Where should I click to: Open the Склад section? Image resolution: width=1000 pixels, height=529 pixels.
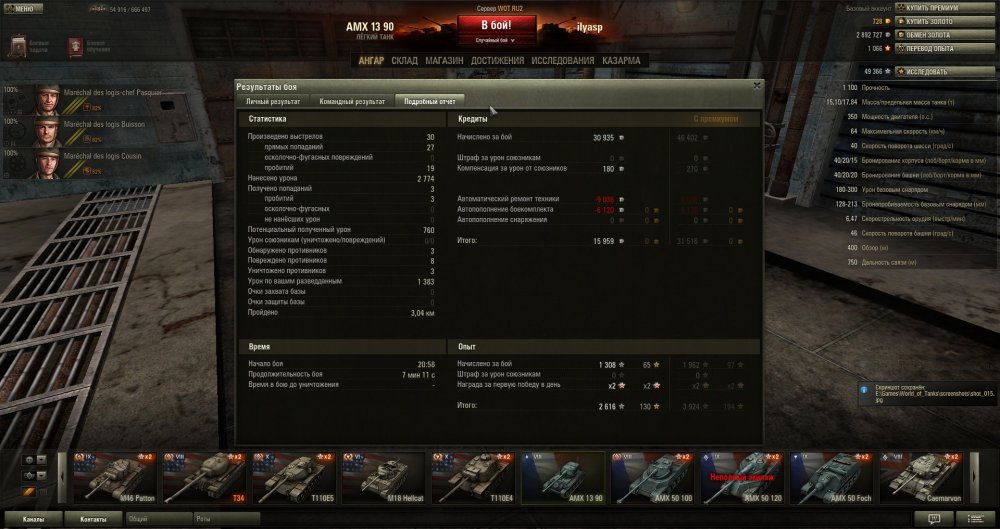[x=405, y=61]
